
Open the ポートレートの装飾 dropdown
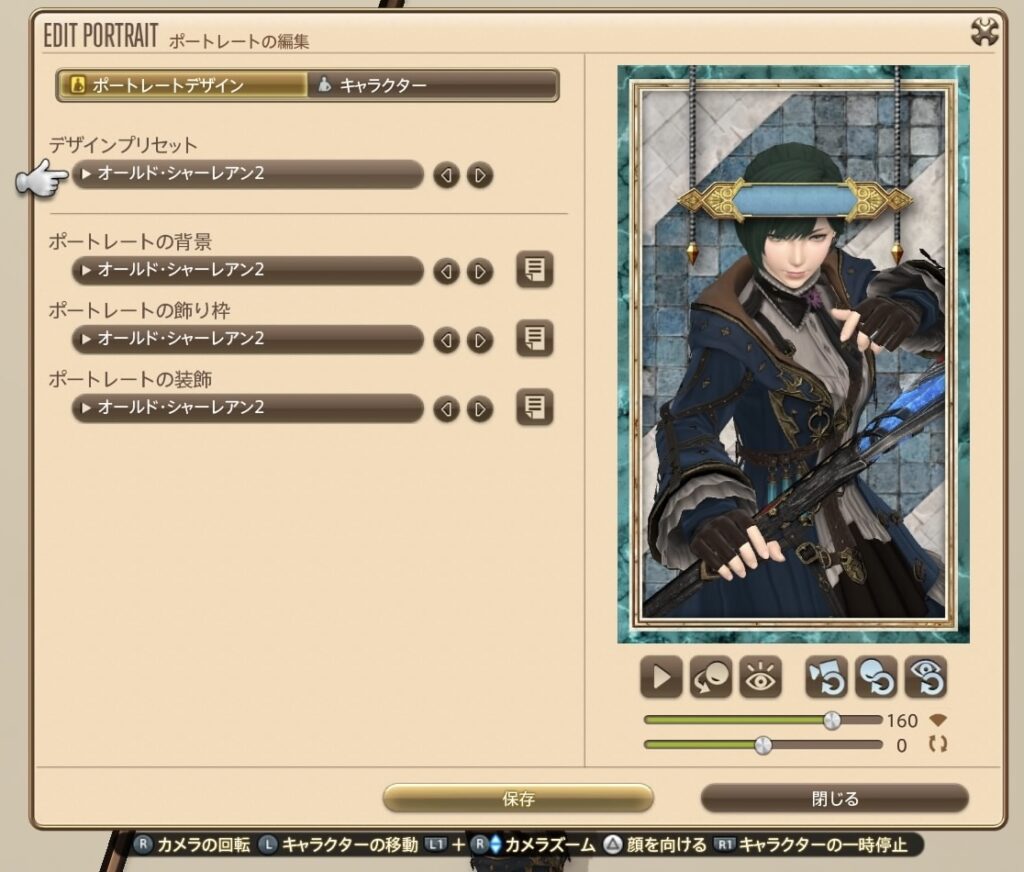pos(248,408)
